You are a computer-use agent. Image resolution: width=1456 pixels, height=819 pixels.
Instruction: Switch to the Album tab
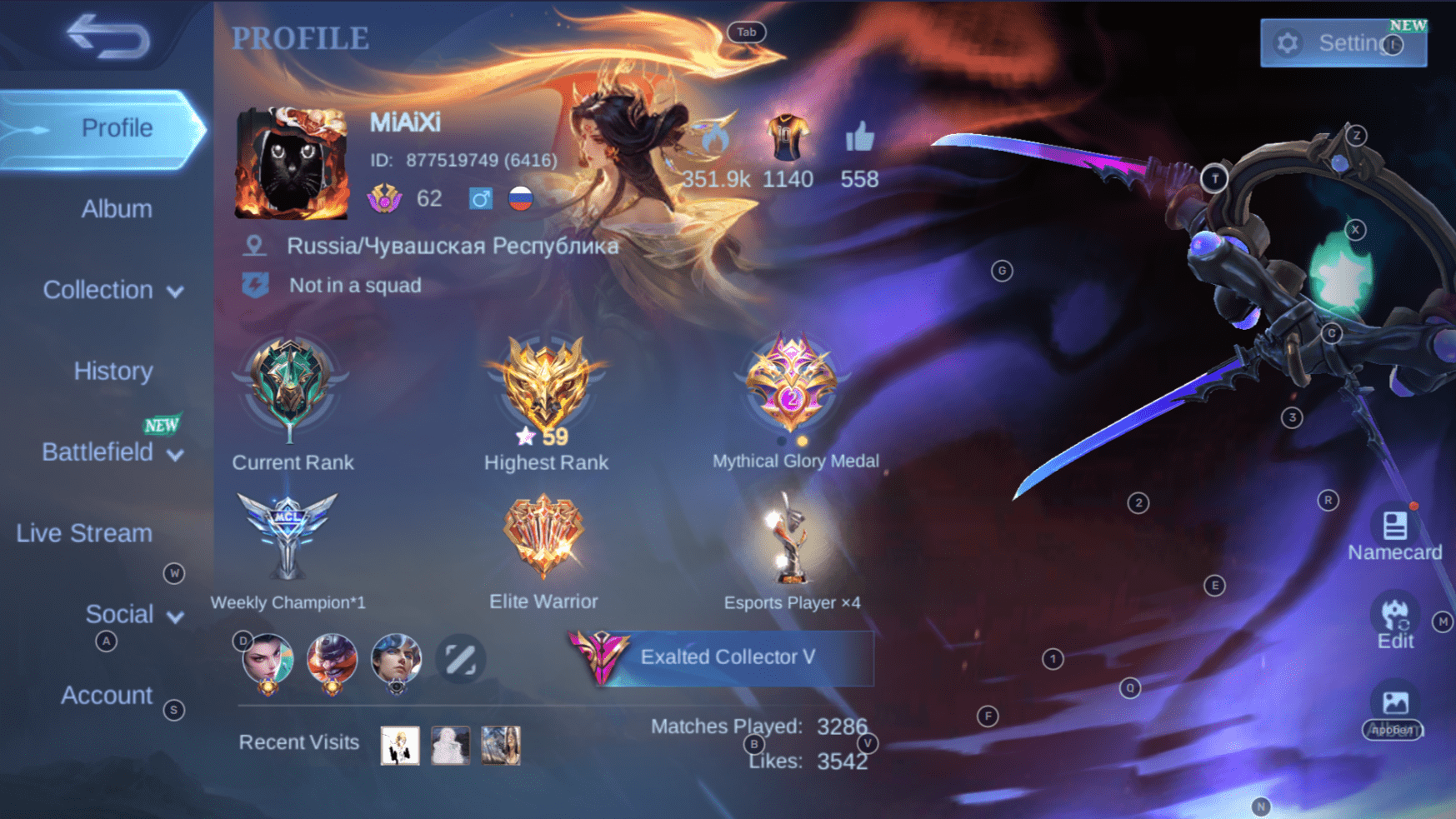click(116, 208)
